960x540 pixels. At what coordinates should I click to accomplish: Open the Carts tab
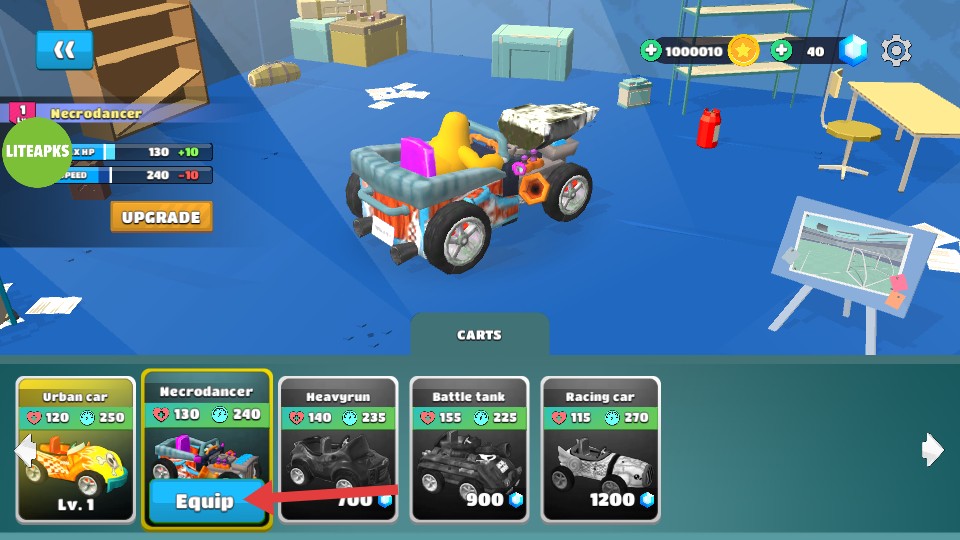[479, 335]
